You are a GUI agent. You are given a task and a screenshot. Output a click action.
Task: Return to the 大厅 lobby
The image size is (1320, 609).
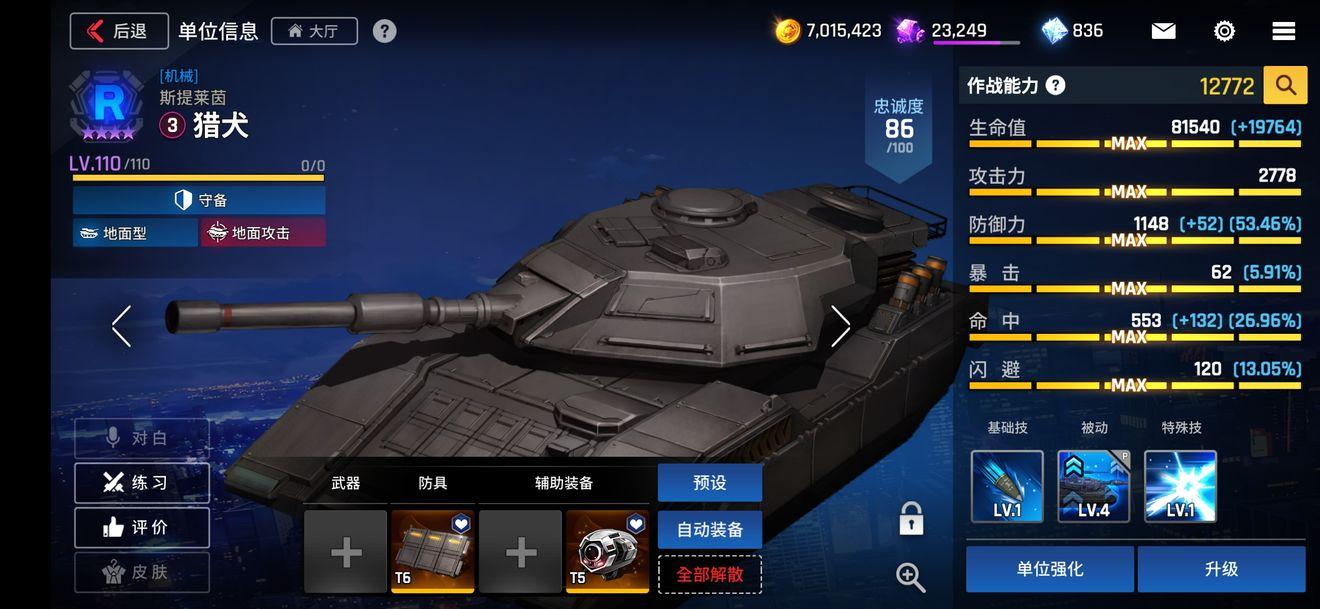pyautogui.click(x=313, y=31)
